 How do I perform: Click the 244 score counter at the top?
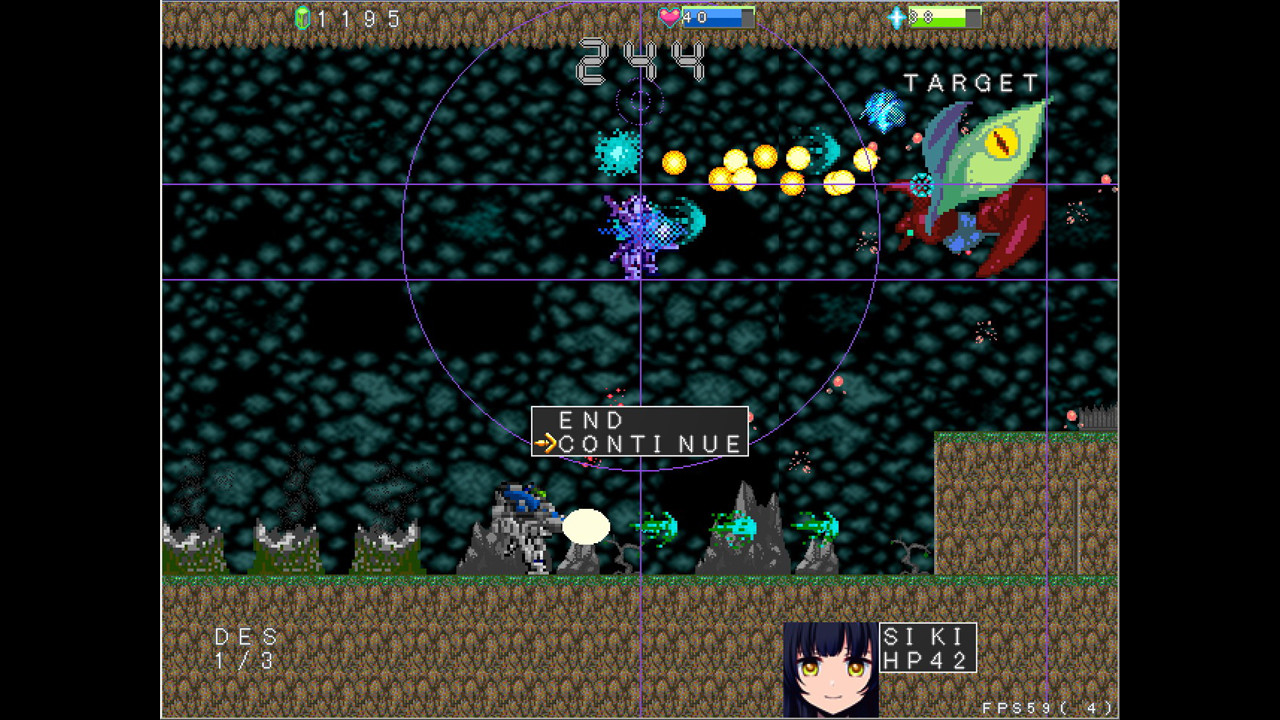pyautogui.click(x=640, y=63)
